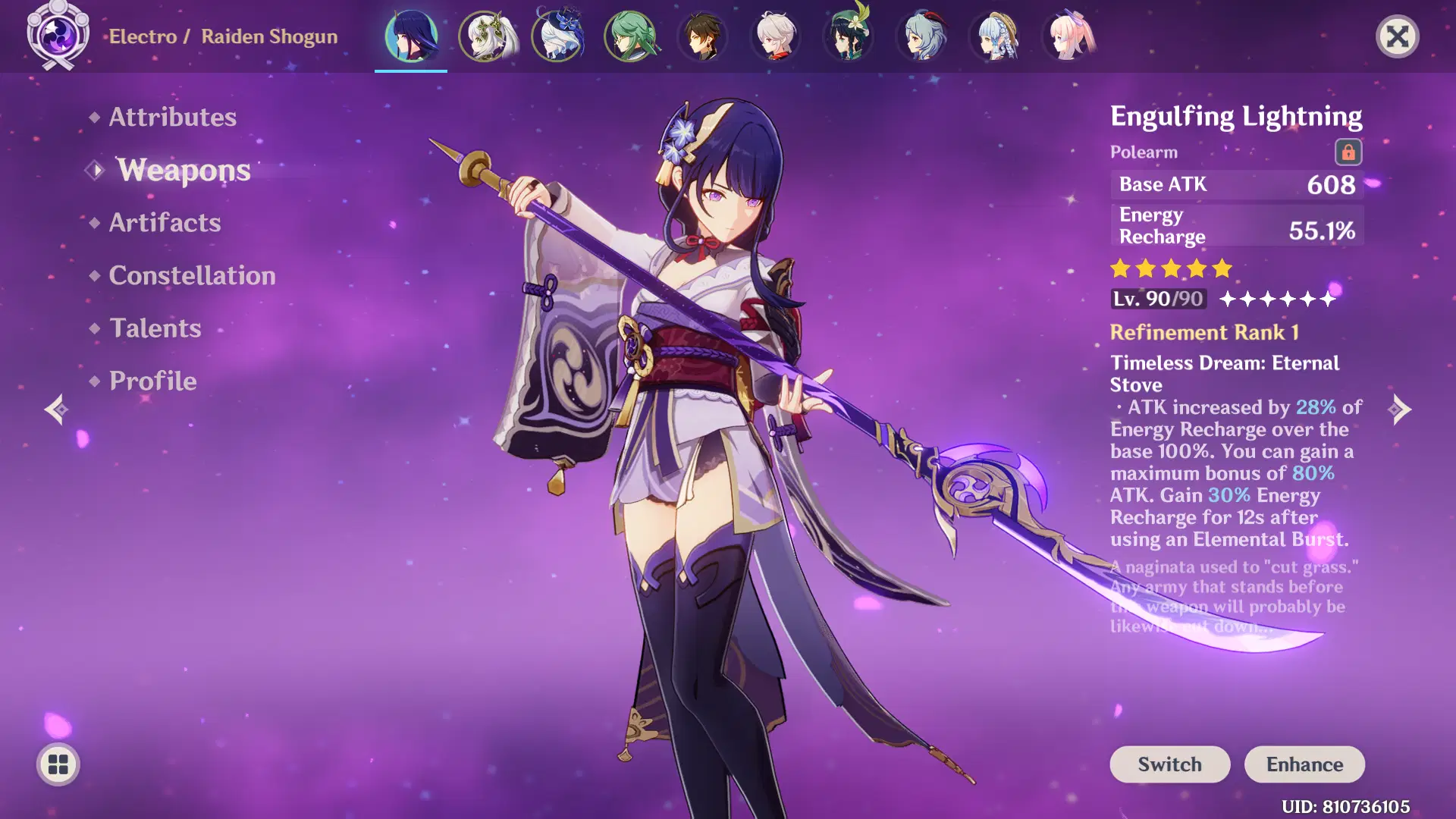Pick the Venti portrait with green hat
The height and width of the screenshot is (819, 1456).
pos(849,36)
